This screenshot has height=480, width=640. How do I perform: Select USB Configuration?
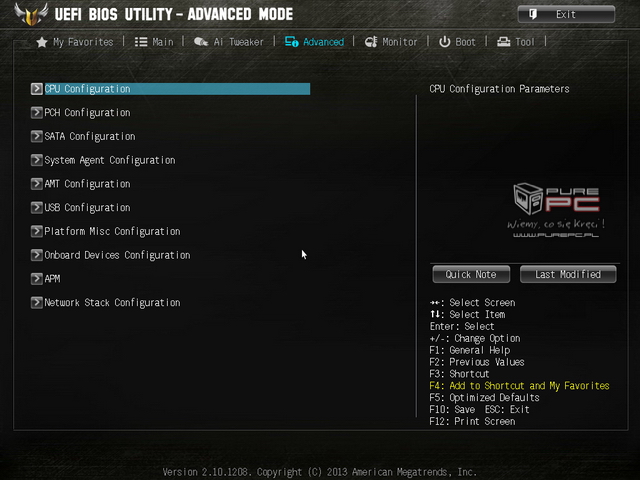(x=87, y=208)
